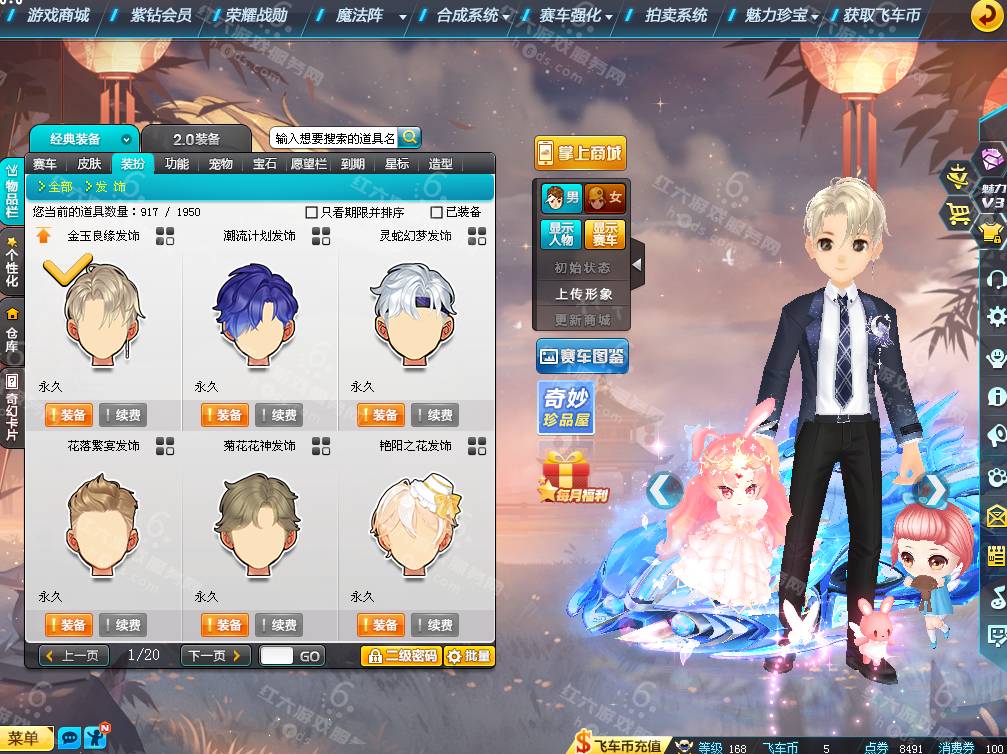Image resolution: width=1007 pixels, height=754 pixels.
Task: Open the 游戏商城 game shop menu
Action: pos(58,16)
